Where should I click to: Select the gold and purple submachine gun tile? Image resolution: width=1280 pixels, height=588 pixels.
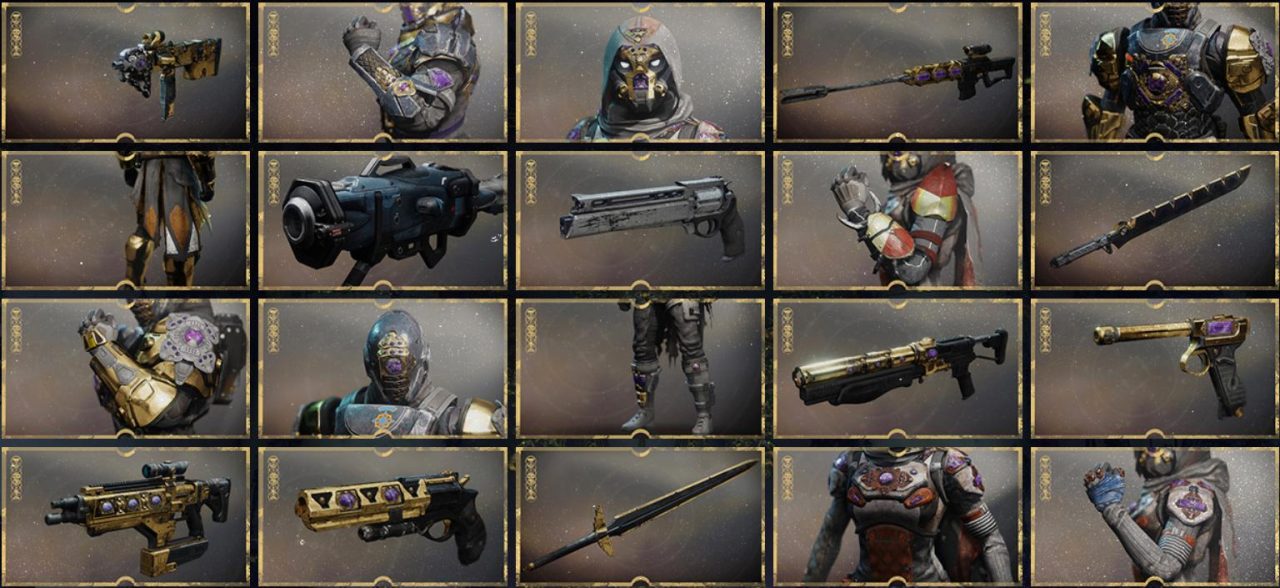click(x=126, y=72)
